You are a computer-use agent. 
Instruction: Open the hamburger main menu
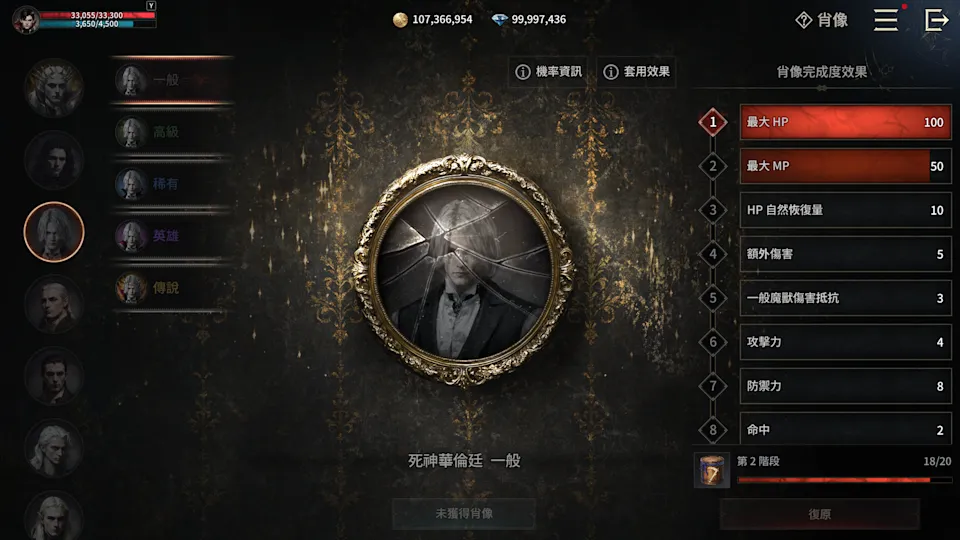(x=886, y=20)
